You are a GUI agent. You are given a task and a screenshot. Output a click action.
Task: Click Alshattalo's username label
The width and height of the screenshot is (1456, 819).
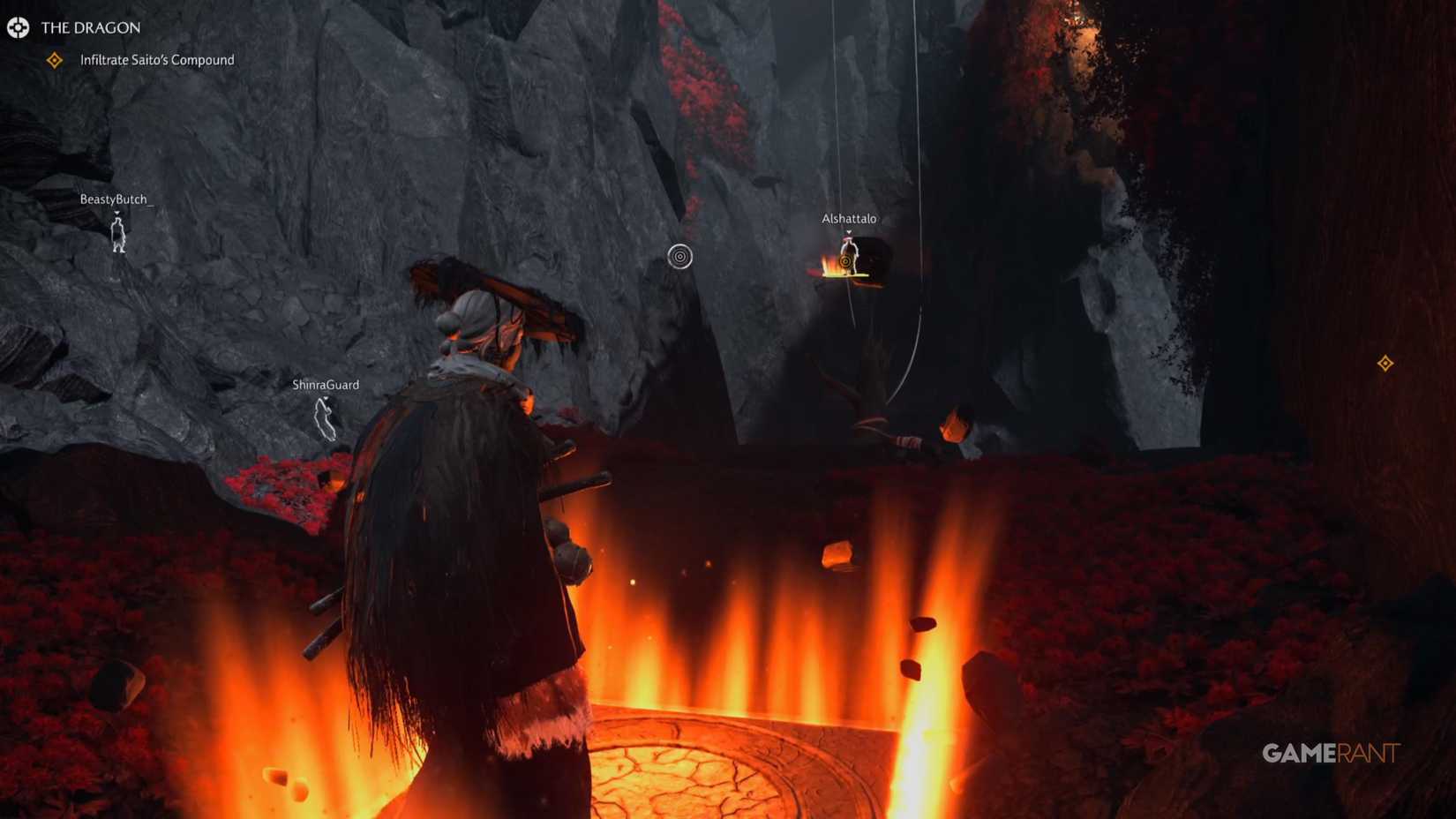click(849, 218)
